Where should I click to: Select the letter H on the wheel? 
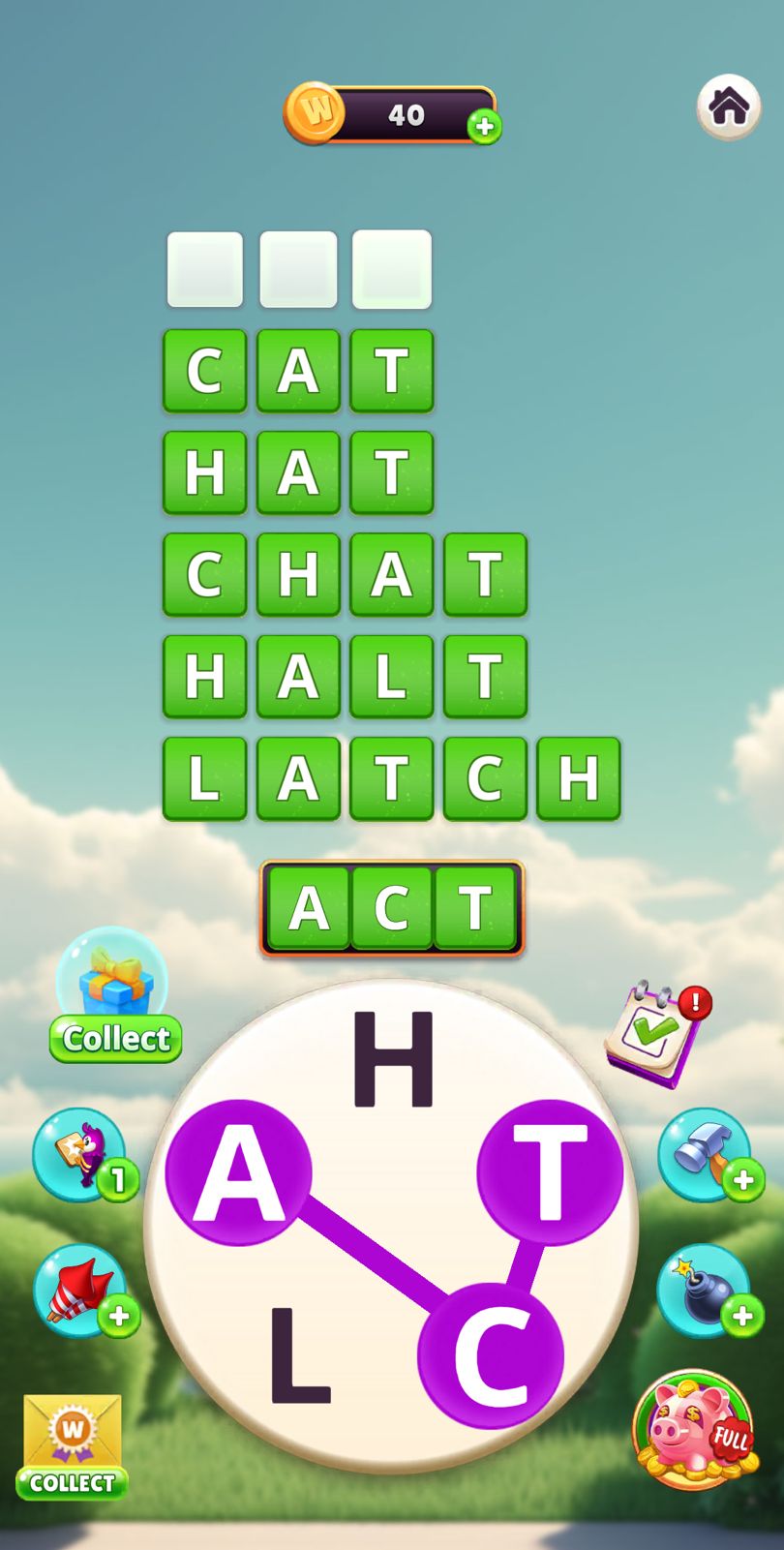[393, 1058]
